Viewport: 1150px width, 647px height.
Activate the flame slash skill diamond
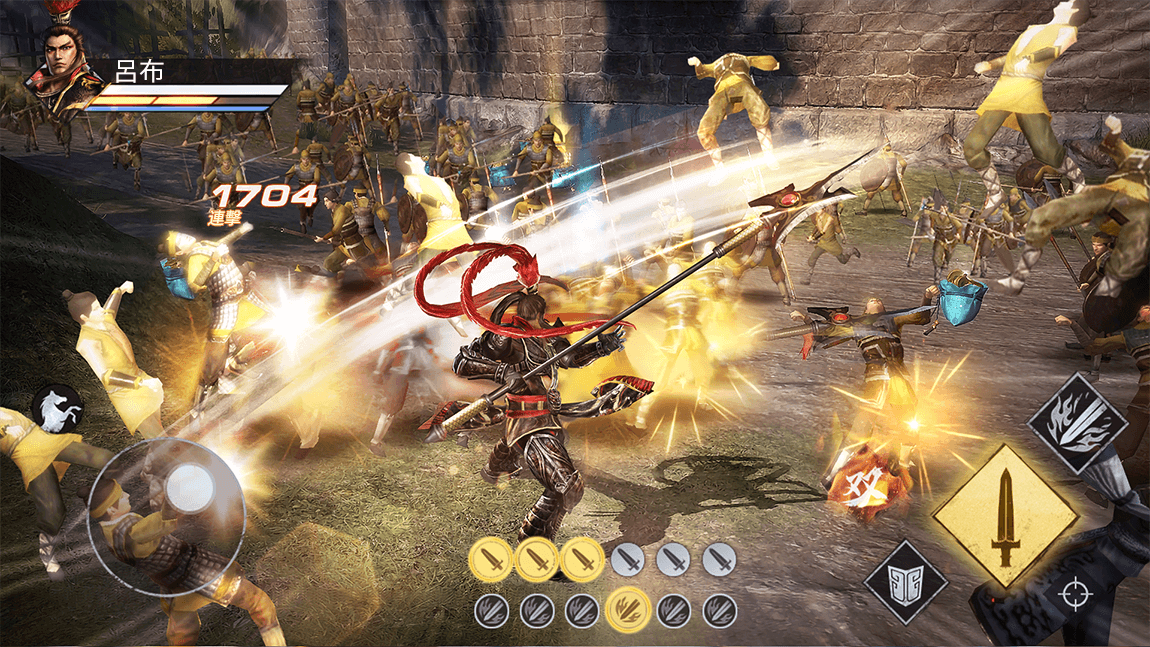(x=1077, y=423)
